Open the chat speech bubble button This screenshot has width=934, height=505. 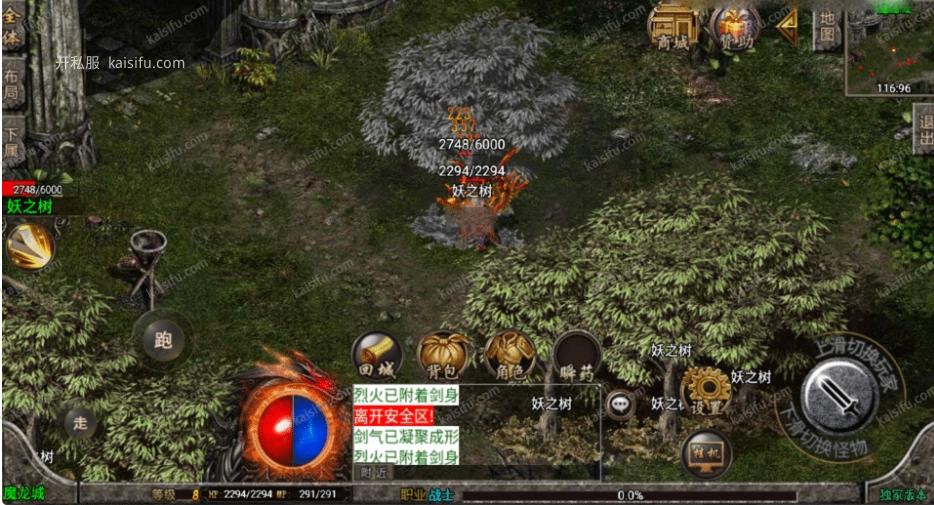tap(622, 403)
